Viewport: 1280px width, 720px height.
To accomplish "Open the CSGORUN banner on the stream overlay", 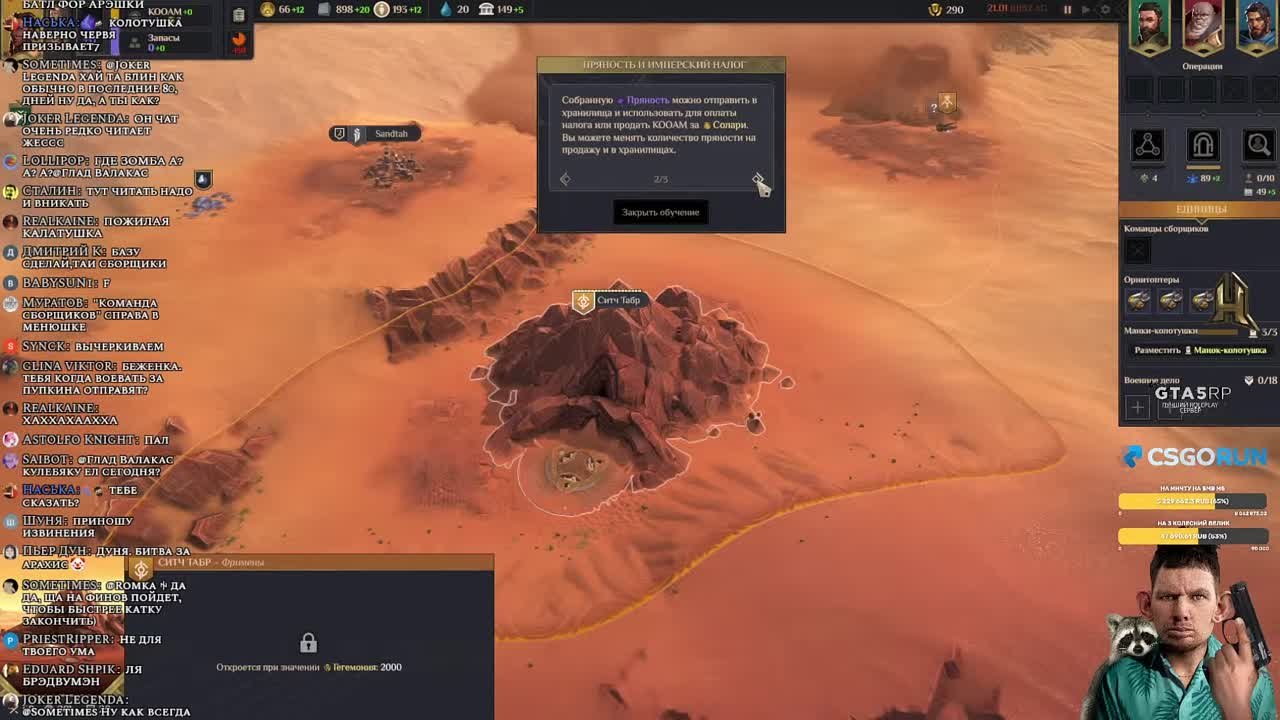I will pyautogui.click(x=1193, y=457).
